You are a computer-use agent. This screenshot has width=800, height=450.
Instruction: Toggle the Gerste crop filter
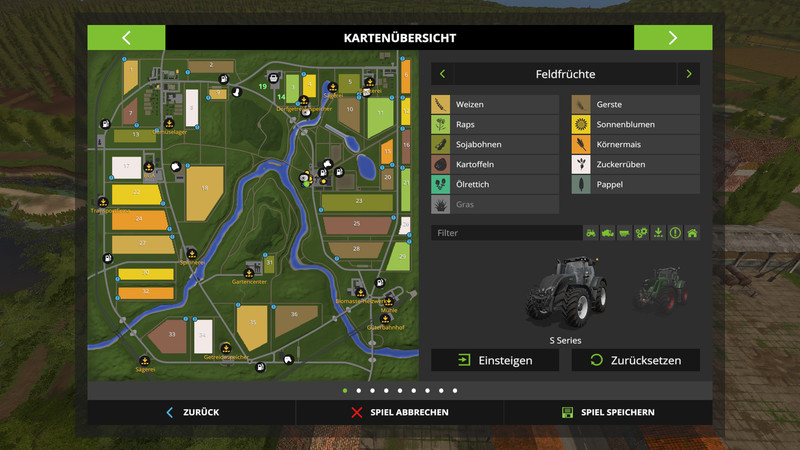click(635, 104)
